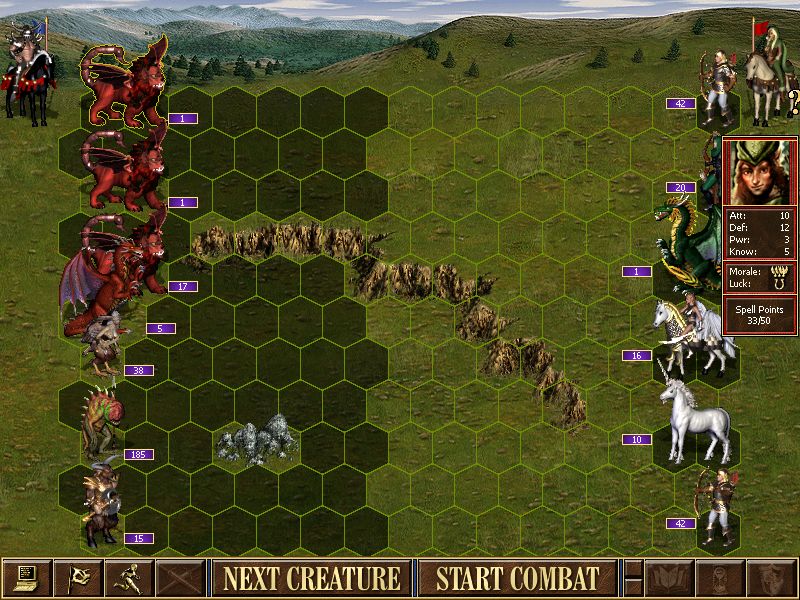The width and height of the screenshot is (800, 600).
Task: Retreat with the running man button
Action: pos(130,578)
